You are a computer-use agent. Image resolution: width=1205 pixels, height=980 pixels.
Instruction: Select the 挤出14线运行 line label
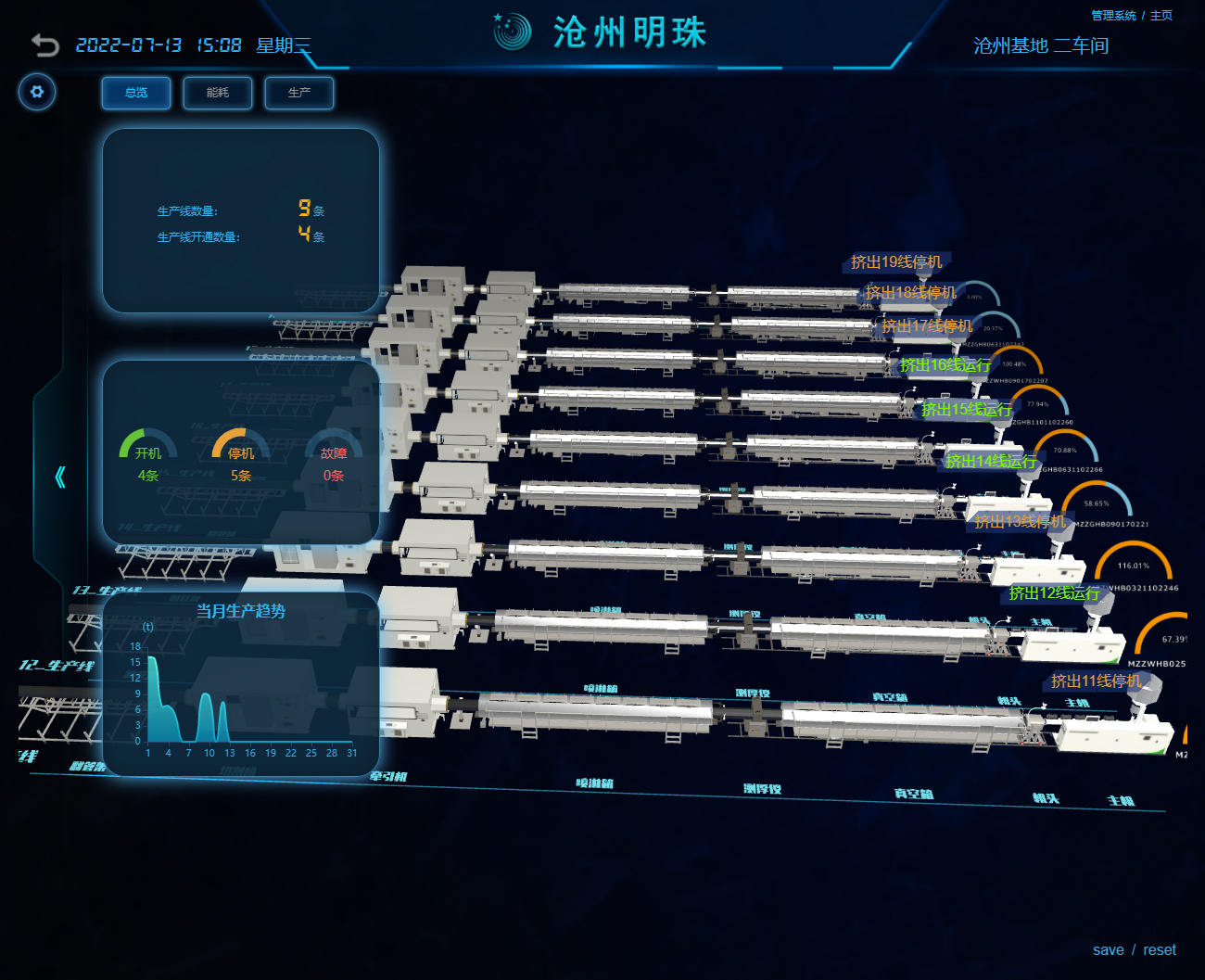click(x=991, y=462)
